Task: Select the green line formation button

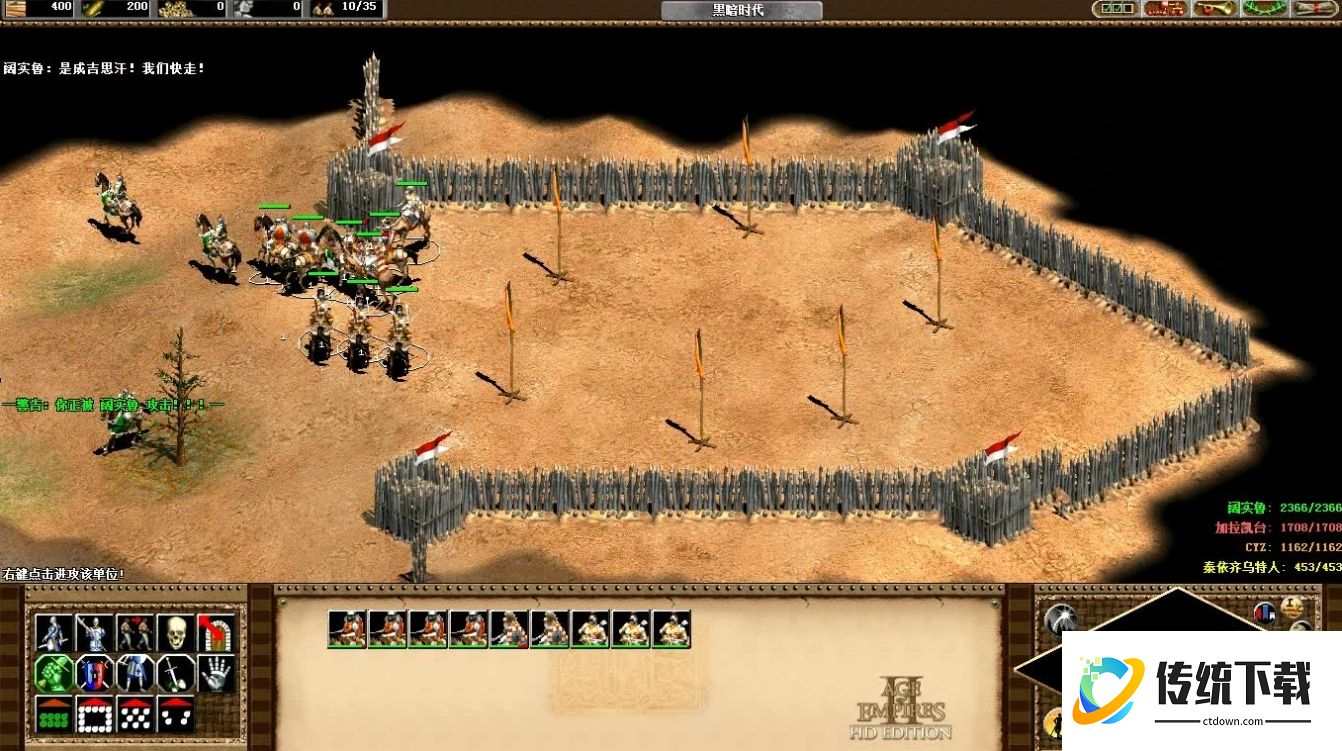Action: click(x=54, y=713)
